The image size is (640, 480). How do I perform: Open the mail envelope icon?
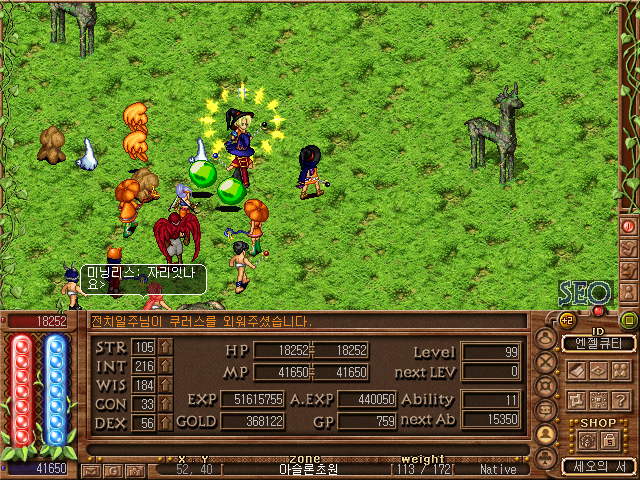[x=91, y=469]
